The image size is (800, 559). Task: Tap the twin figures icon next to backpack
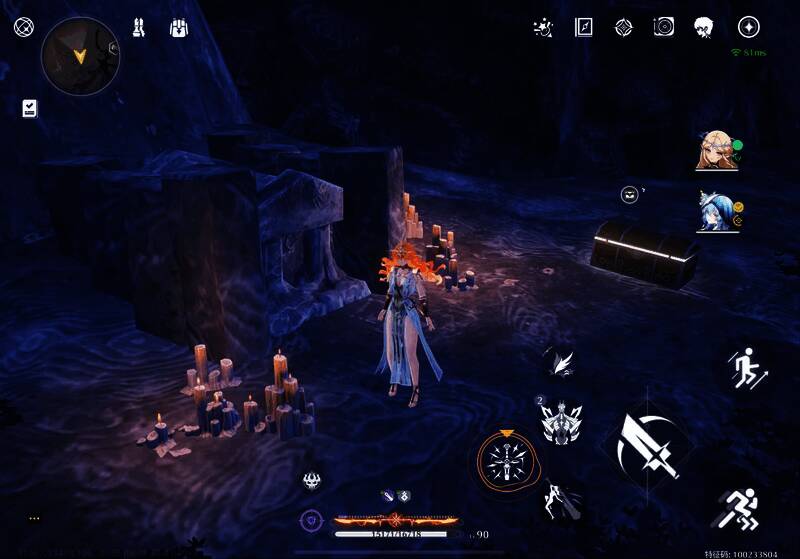point(139,28)
